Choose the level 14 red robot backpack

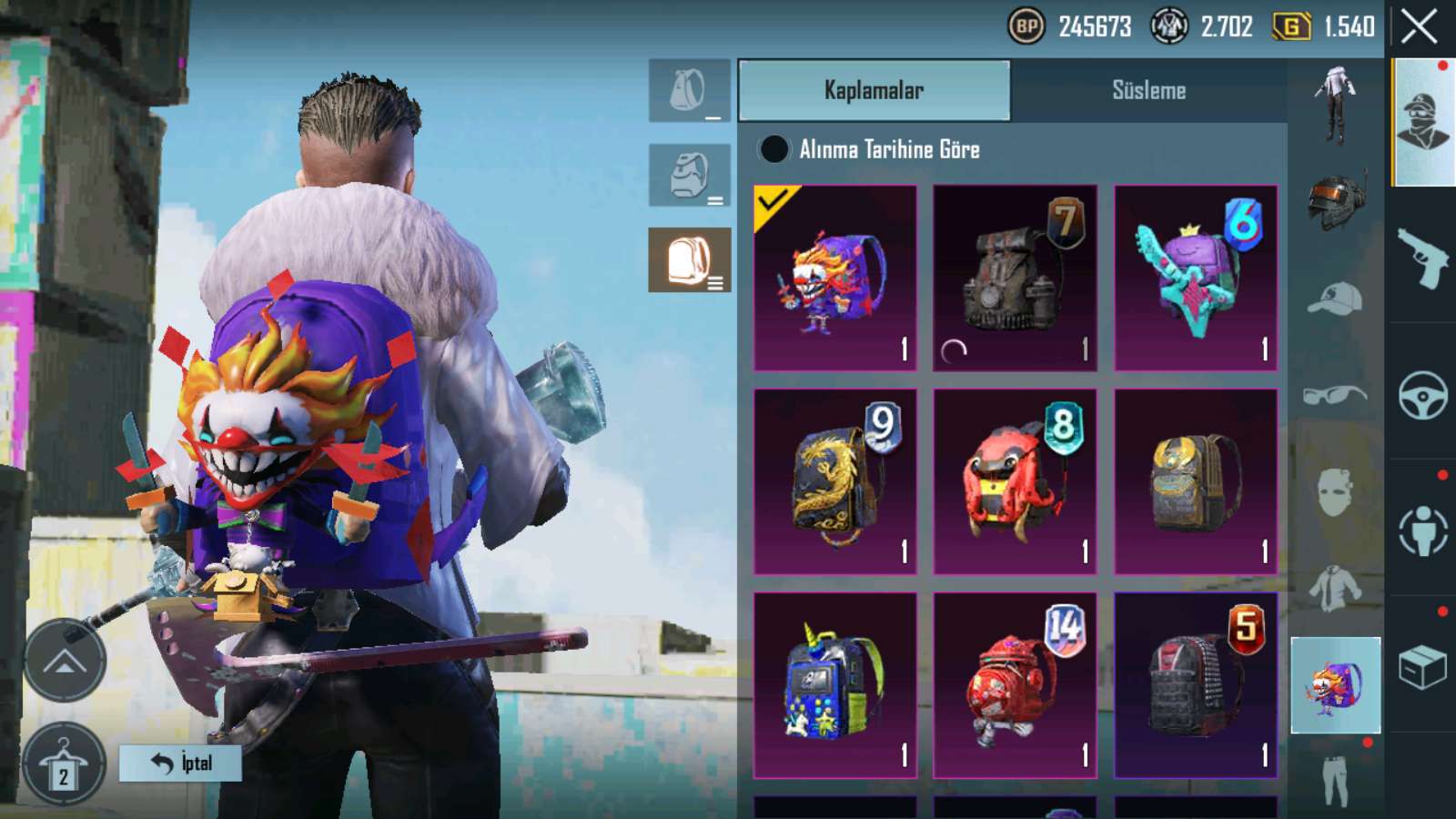point(1015,685)
